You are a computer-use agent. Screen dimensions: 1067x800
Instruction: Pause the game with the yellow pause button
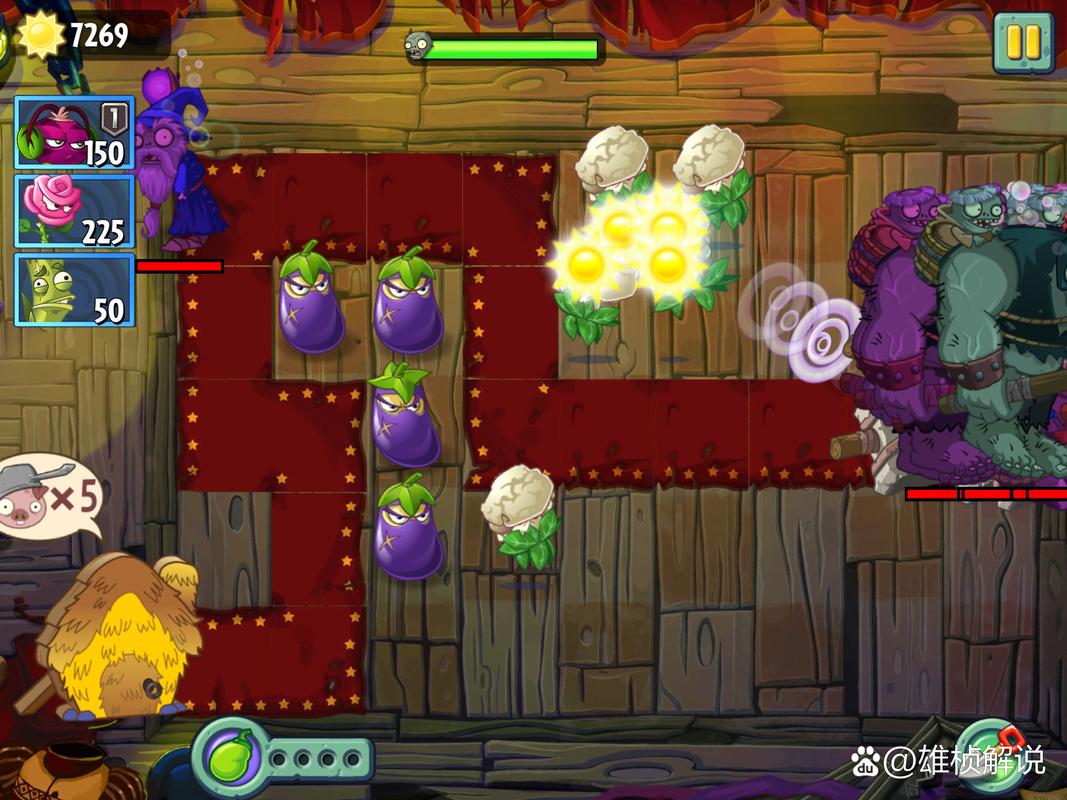(1022, 42)
